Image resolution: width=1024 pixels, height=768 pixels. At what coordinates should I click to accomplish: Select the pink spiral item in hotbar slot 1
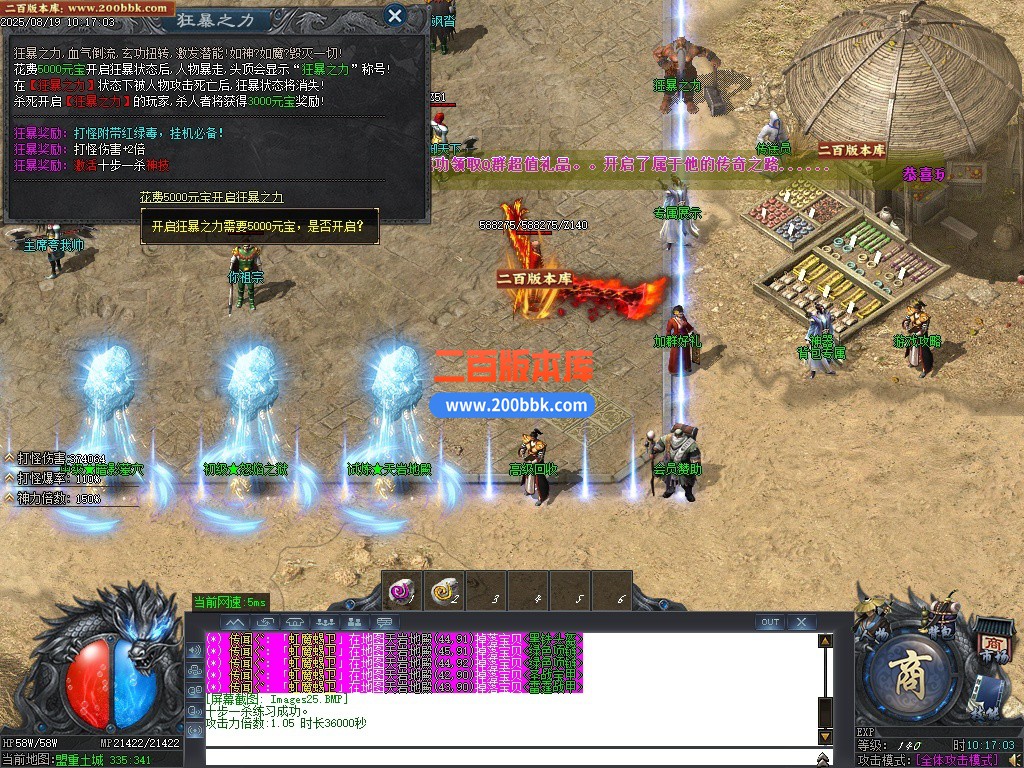(x=402, y=592)
